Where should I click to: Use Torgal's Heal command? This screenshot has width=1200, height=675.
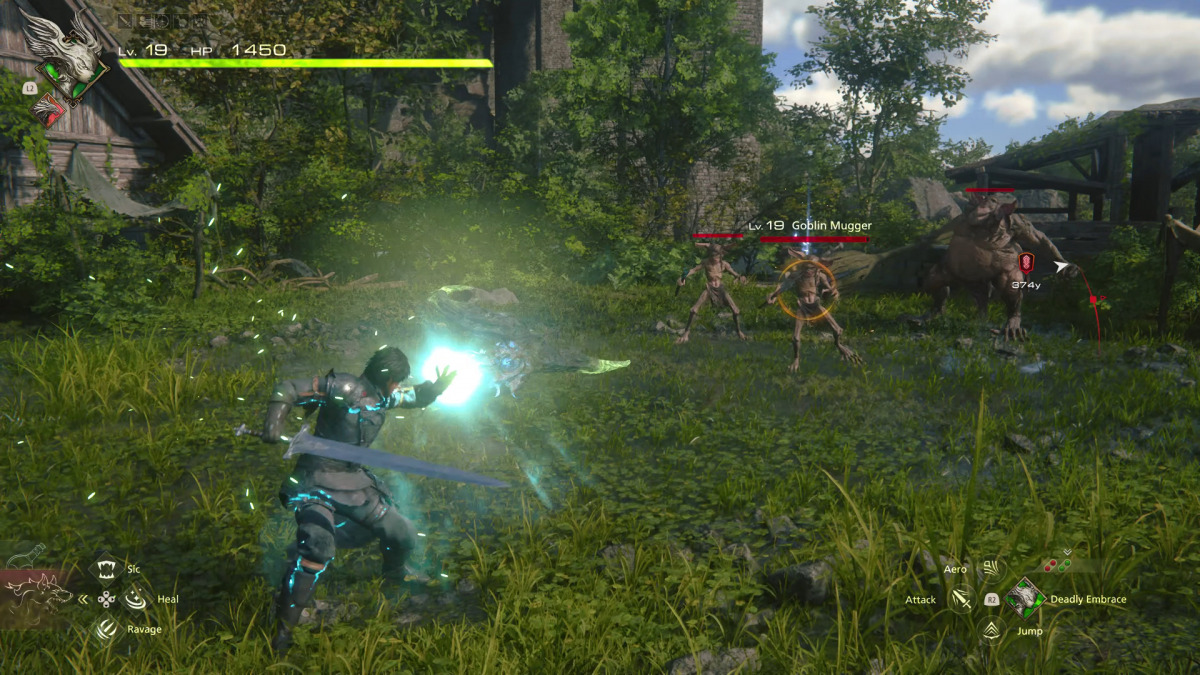coord(134,599)
